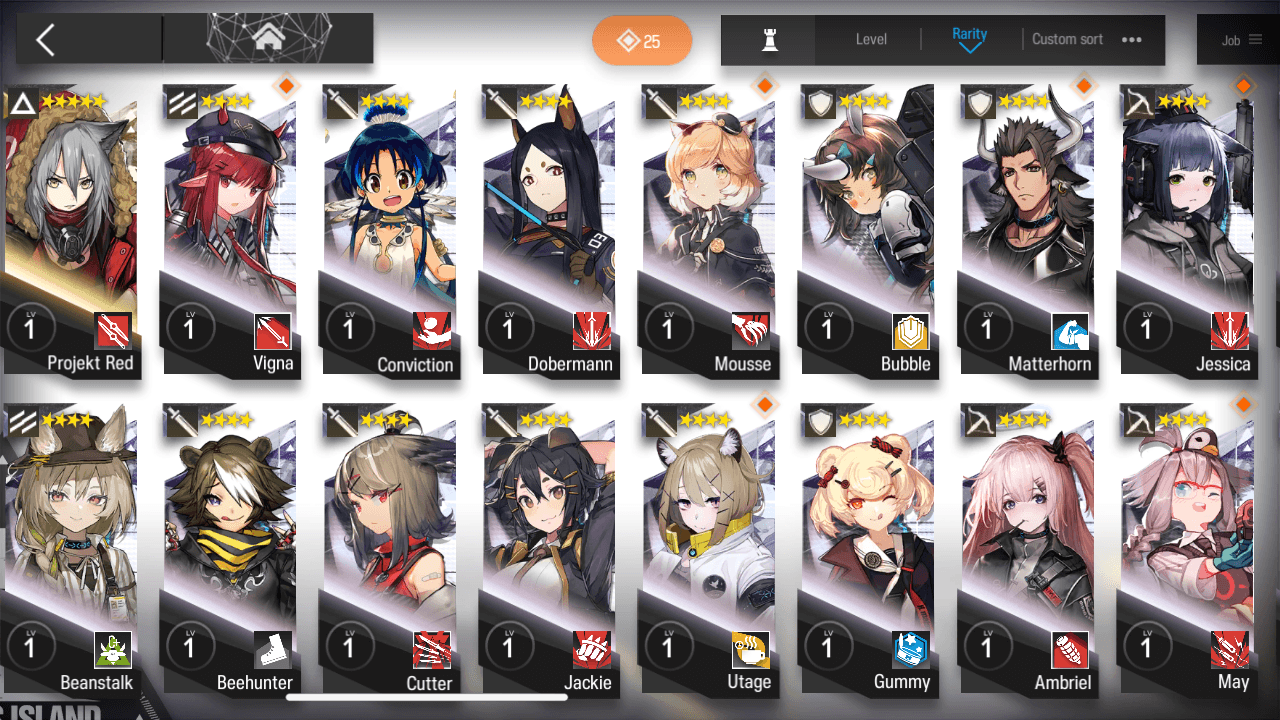Pick the Jessica operator card
The image size is (1280, 720).
point(1186,230)
